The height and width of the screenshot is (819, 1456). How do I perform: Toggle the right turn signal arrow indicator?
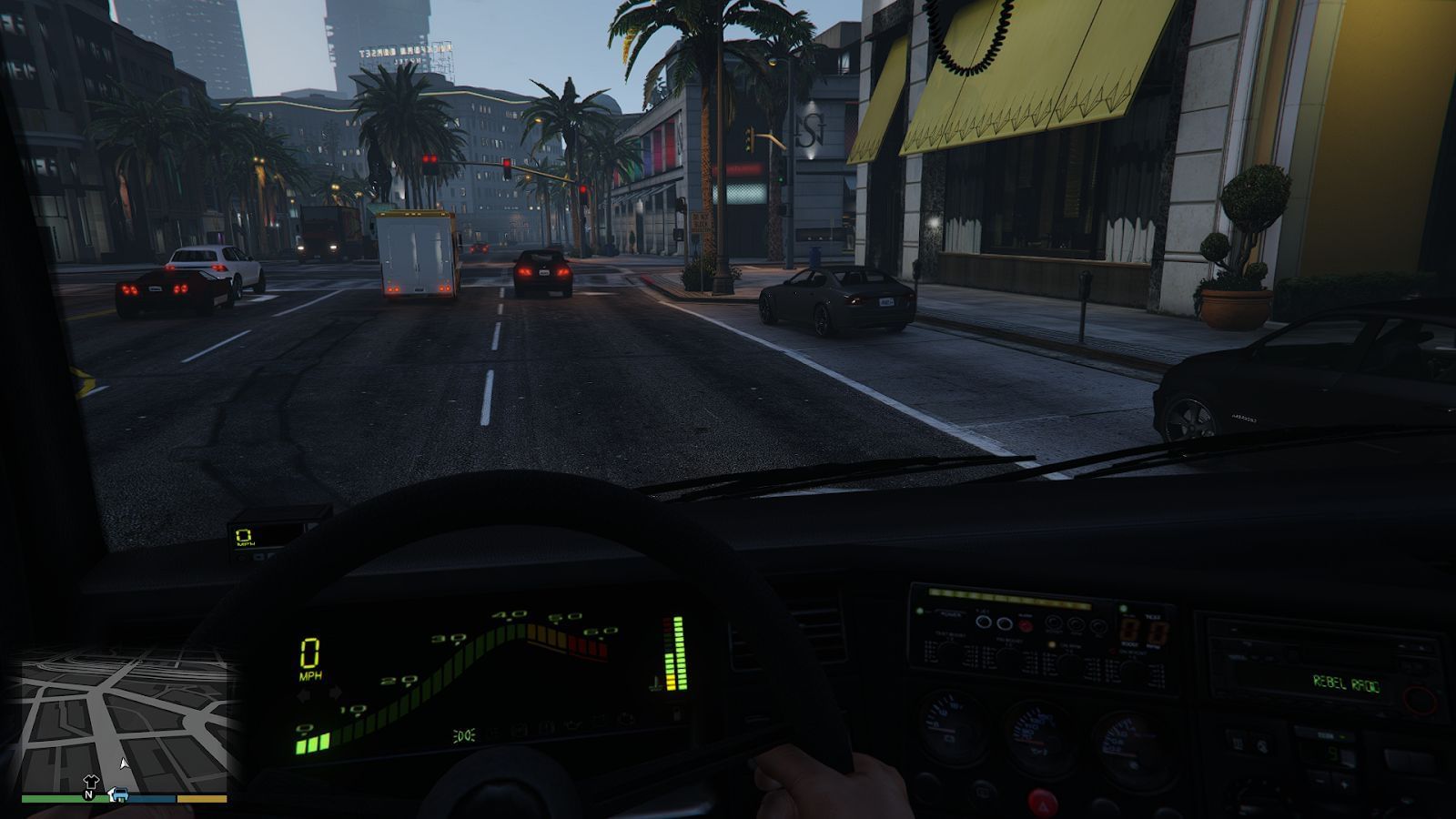pos(336,692)
